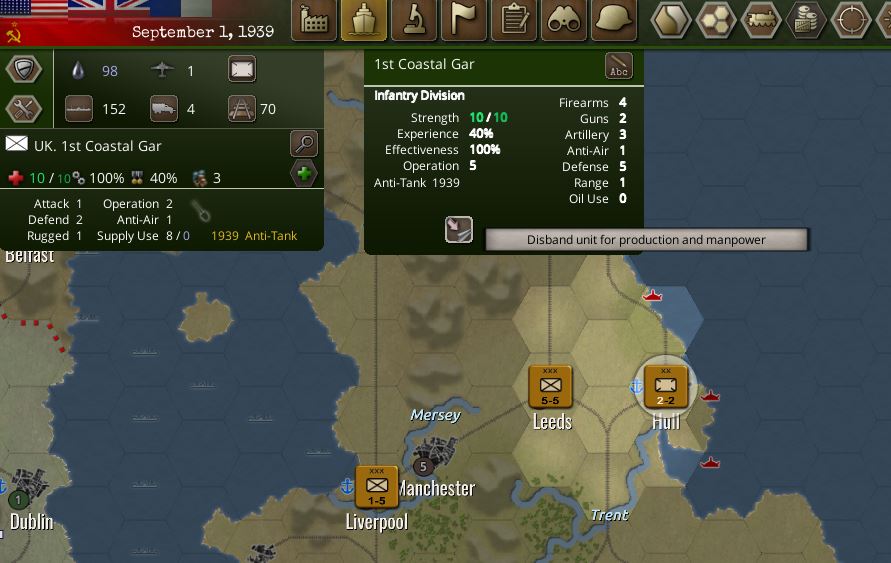Click the green plus reinforce button
Image resolution: width=891 pixels, height=563 pixels.
click(304, 174)
